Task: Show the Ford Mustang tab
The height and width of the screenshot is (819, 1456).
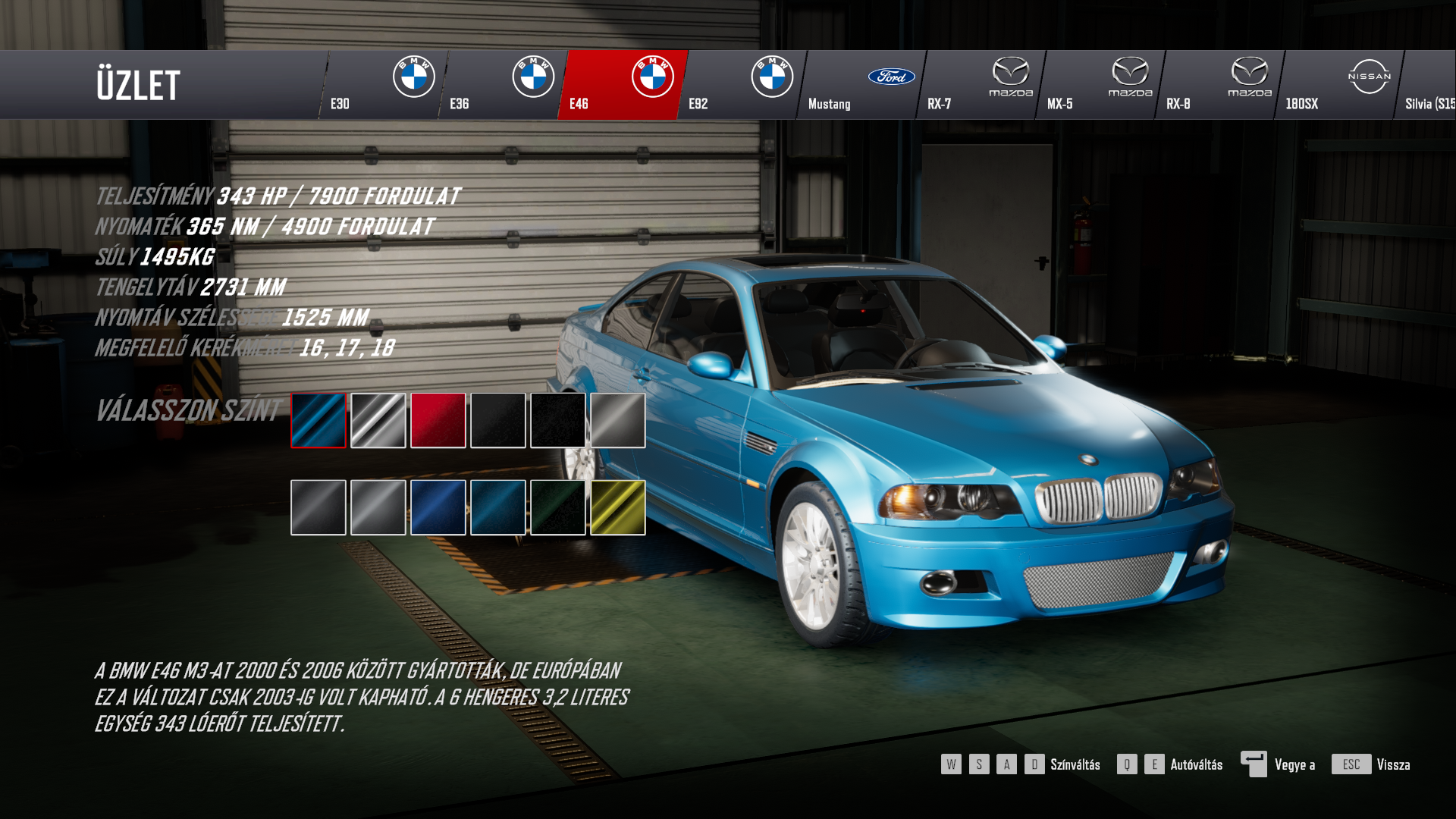Action: coord(860,85)
